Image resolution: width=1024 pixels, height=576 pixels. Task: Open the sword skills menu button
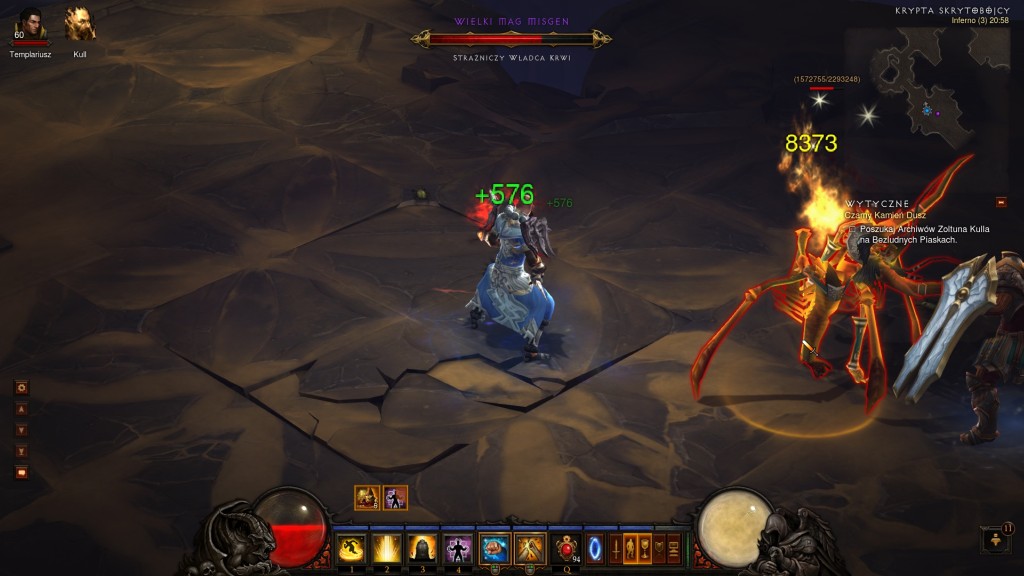coord(616,548)
